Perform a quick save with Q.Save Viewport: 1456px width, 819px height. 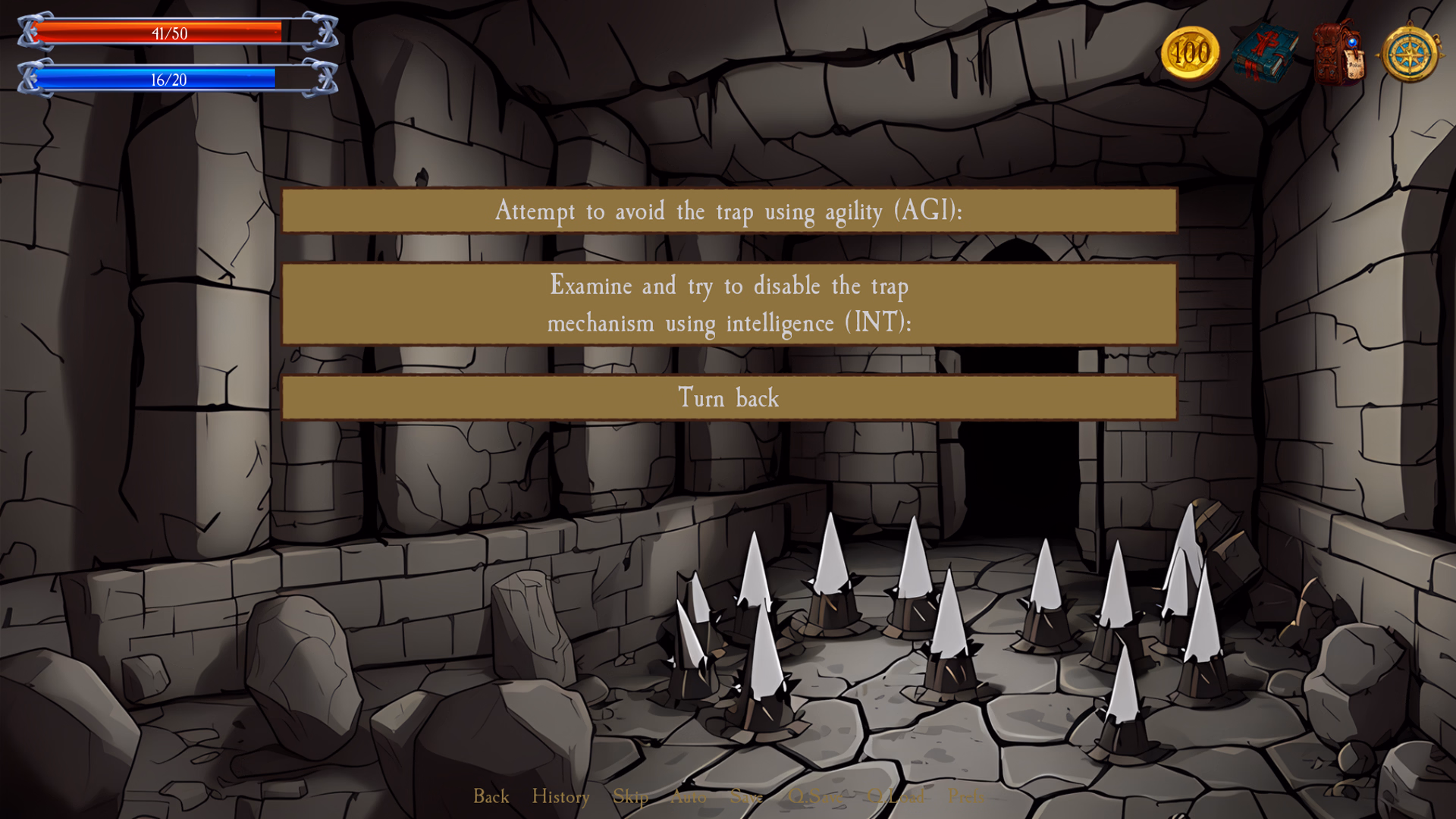(x=816, y=797)
